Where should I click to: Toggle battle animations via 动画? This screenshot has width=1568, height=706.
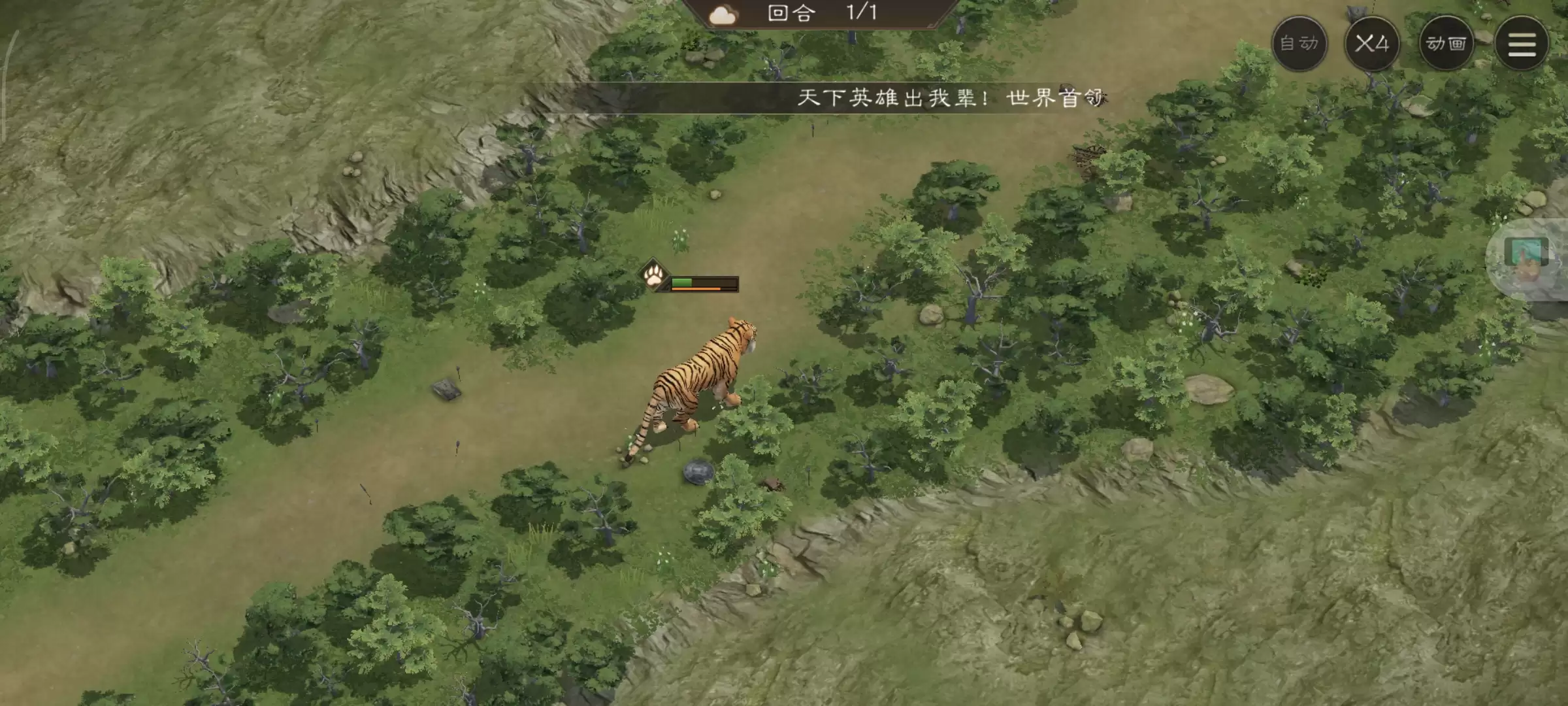1446,43
